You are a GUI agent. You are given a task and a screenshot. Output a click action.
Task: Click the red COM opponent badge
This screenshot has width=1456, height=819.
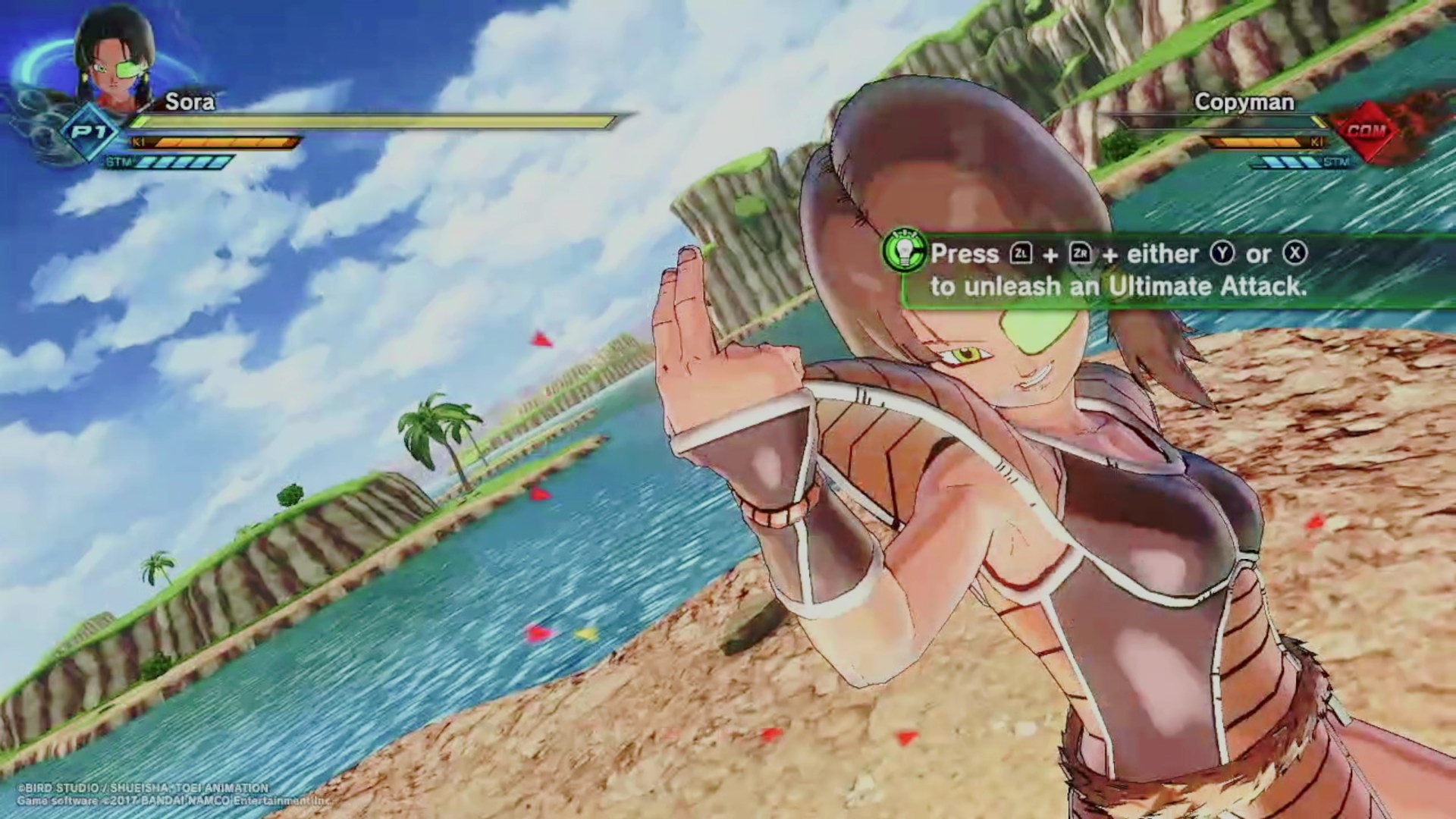click(1366, 130)
